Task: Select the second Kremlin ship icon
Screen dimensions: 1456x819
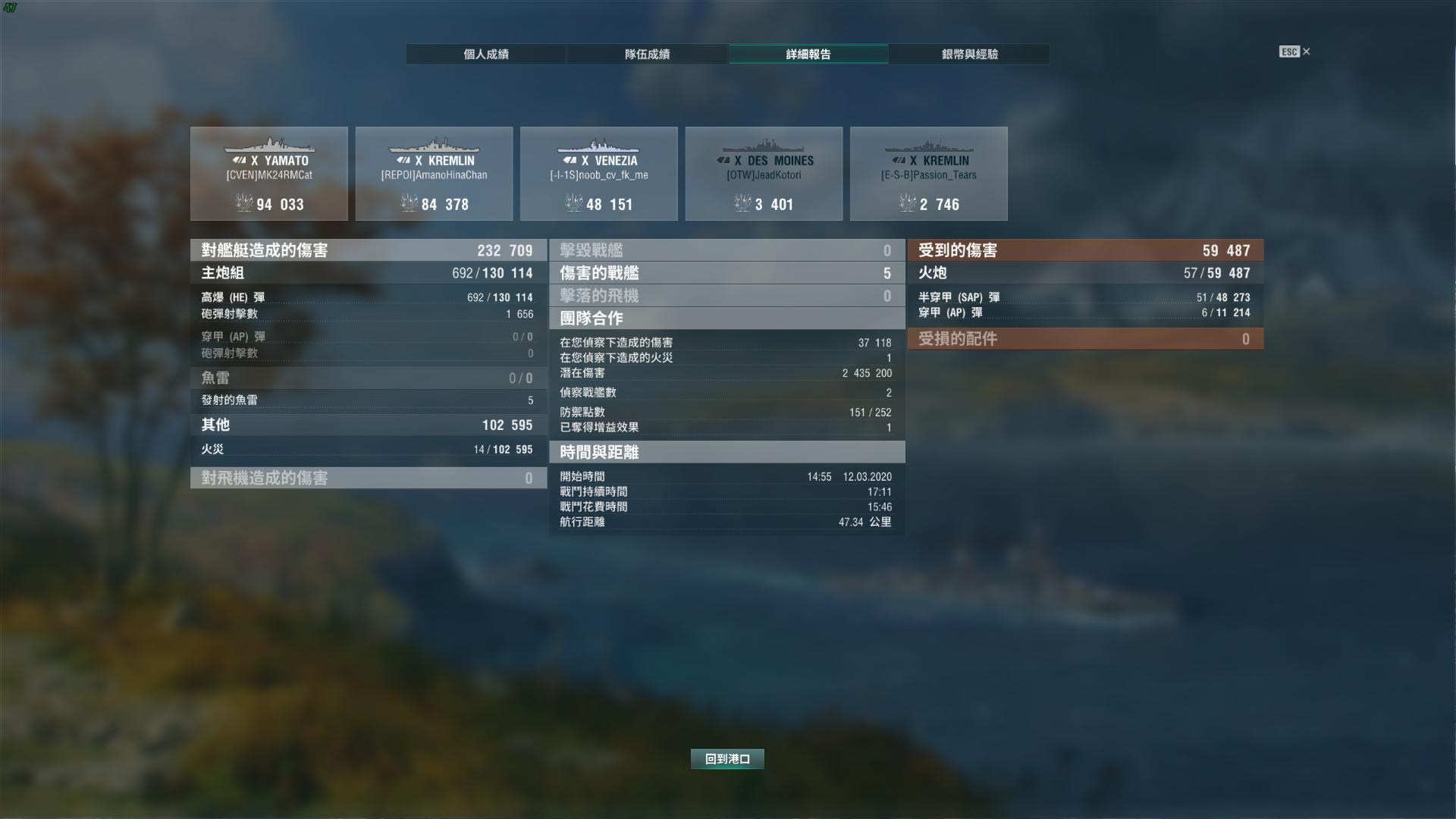Action: pos(929,146)
